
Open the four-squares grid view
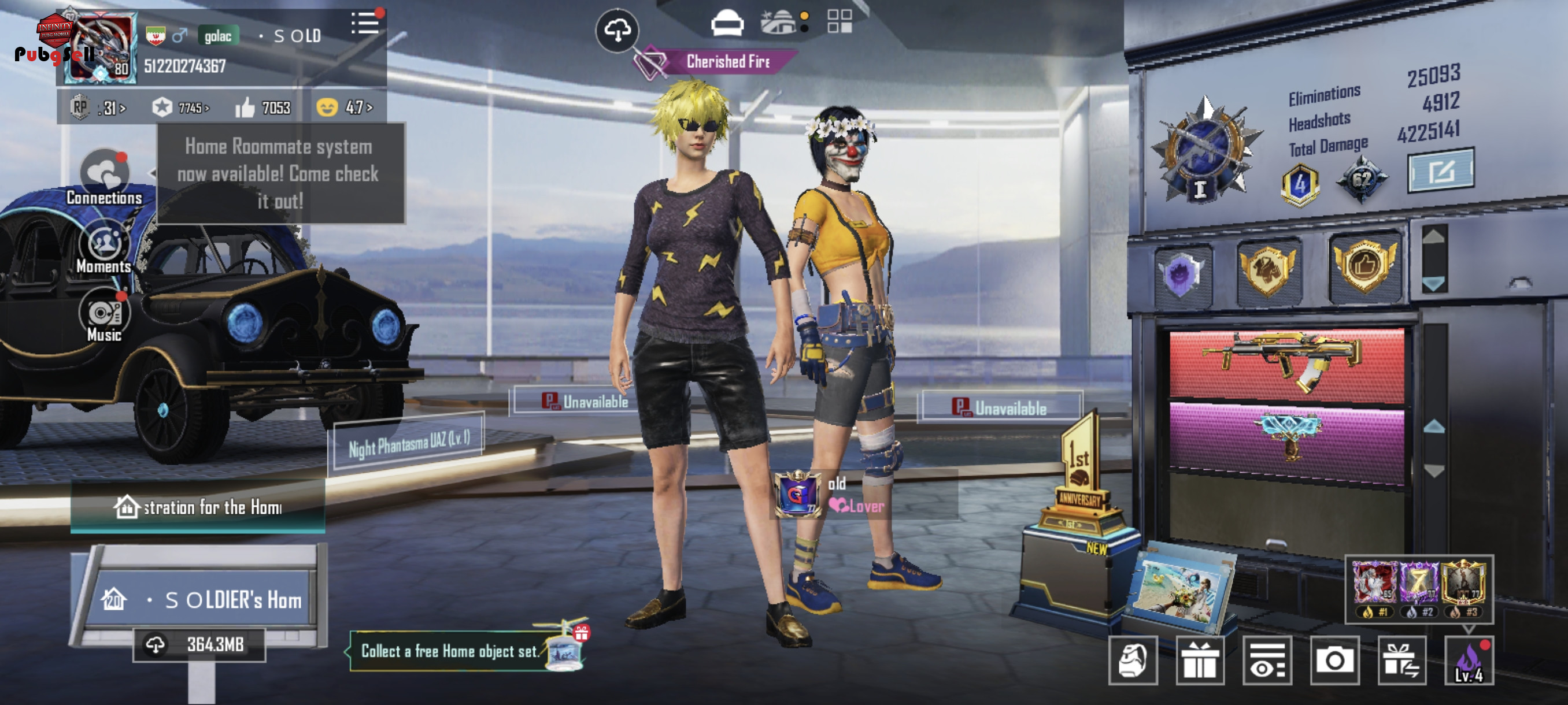pos(839,21)
